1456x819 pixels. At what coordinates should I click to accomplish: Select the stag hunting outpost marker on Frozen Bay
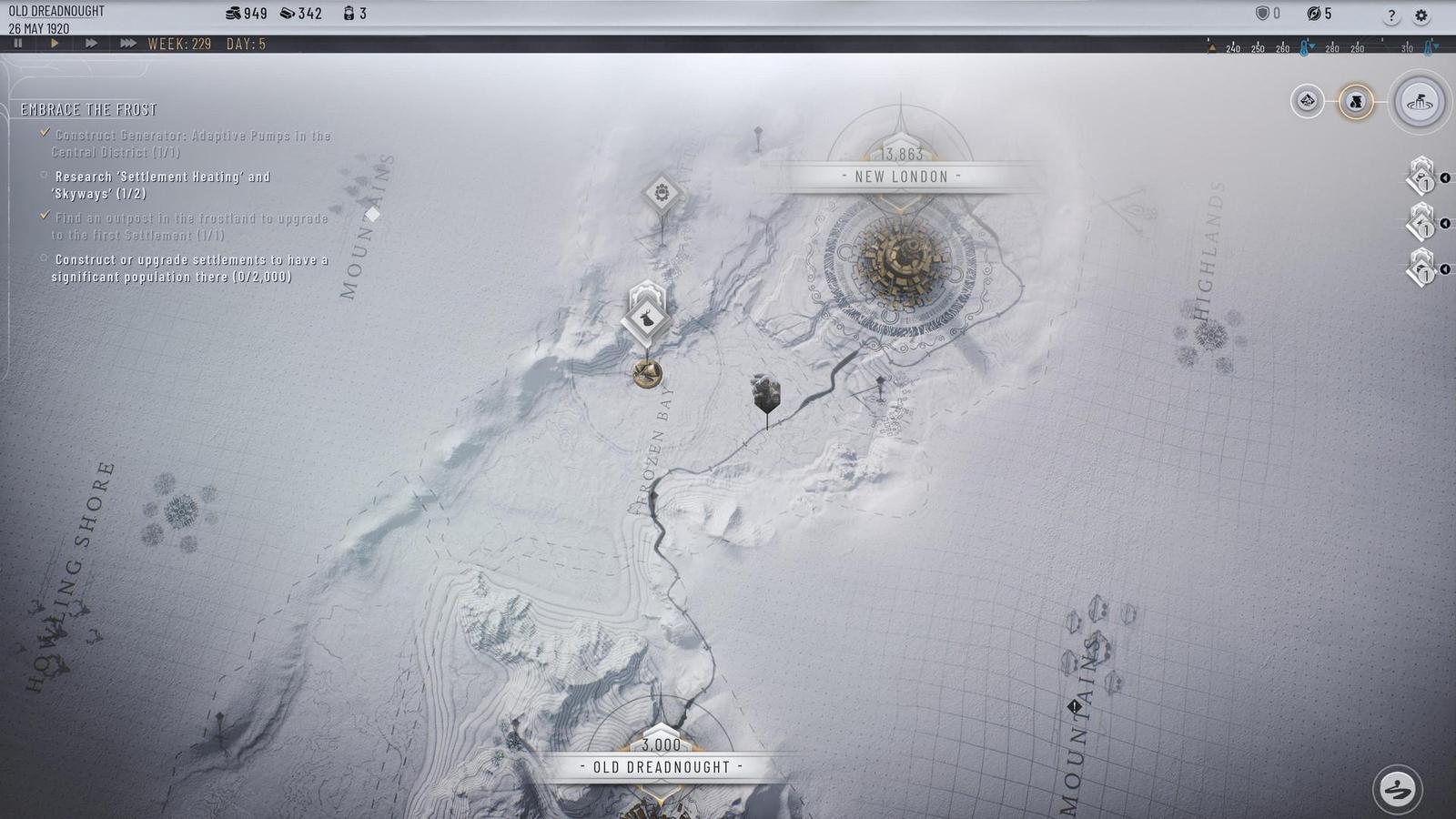pyautogui.click(x=644, y=318)
